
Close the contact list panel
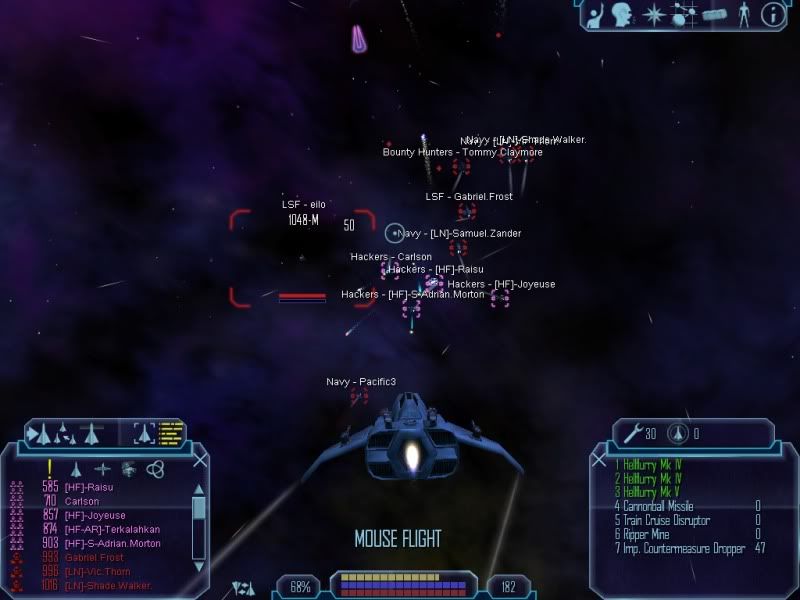click(x=200, y=460)
